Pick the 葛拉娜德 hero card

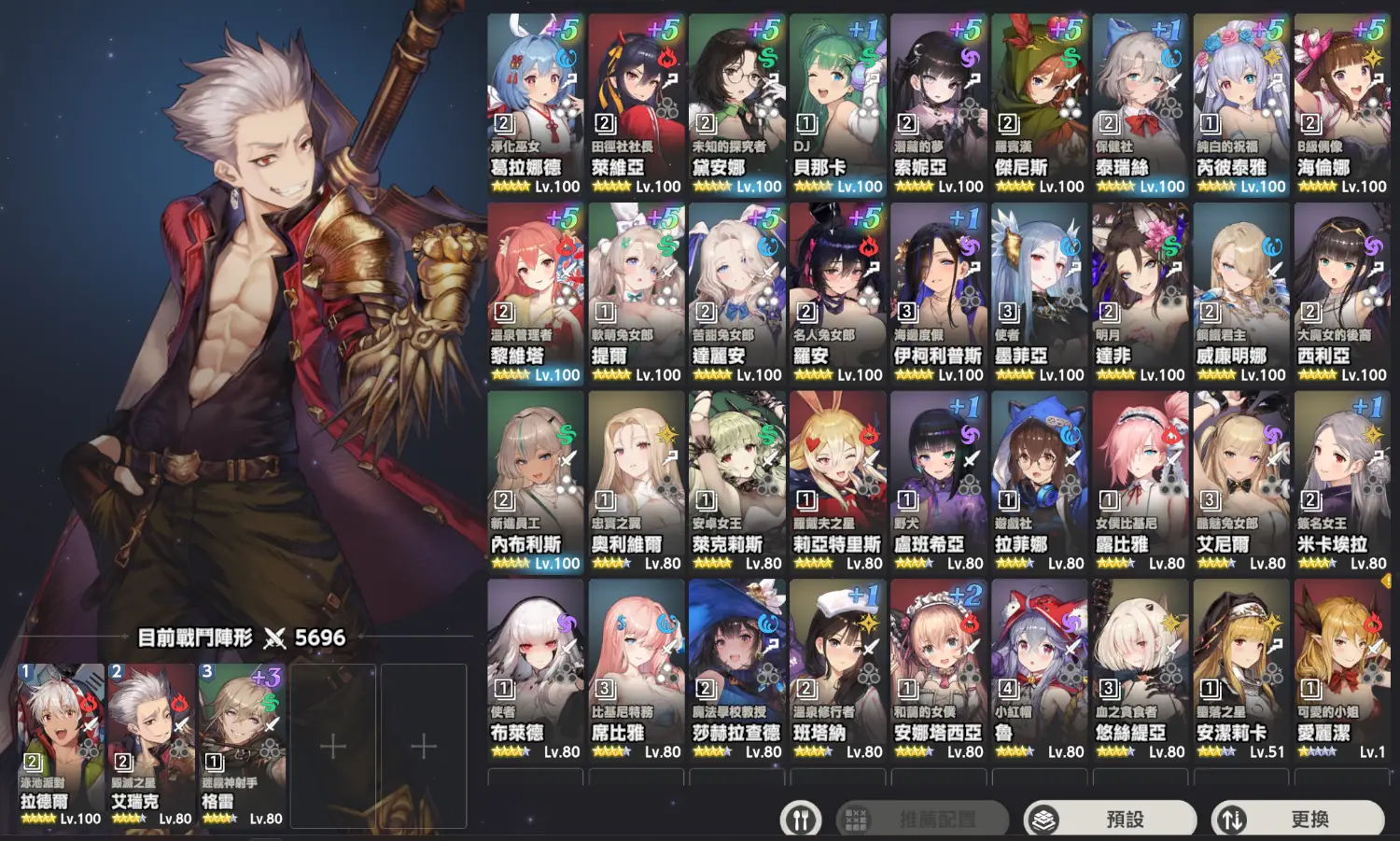[x=536, y=103]
